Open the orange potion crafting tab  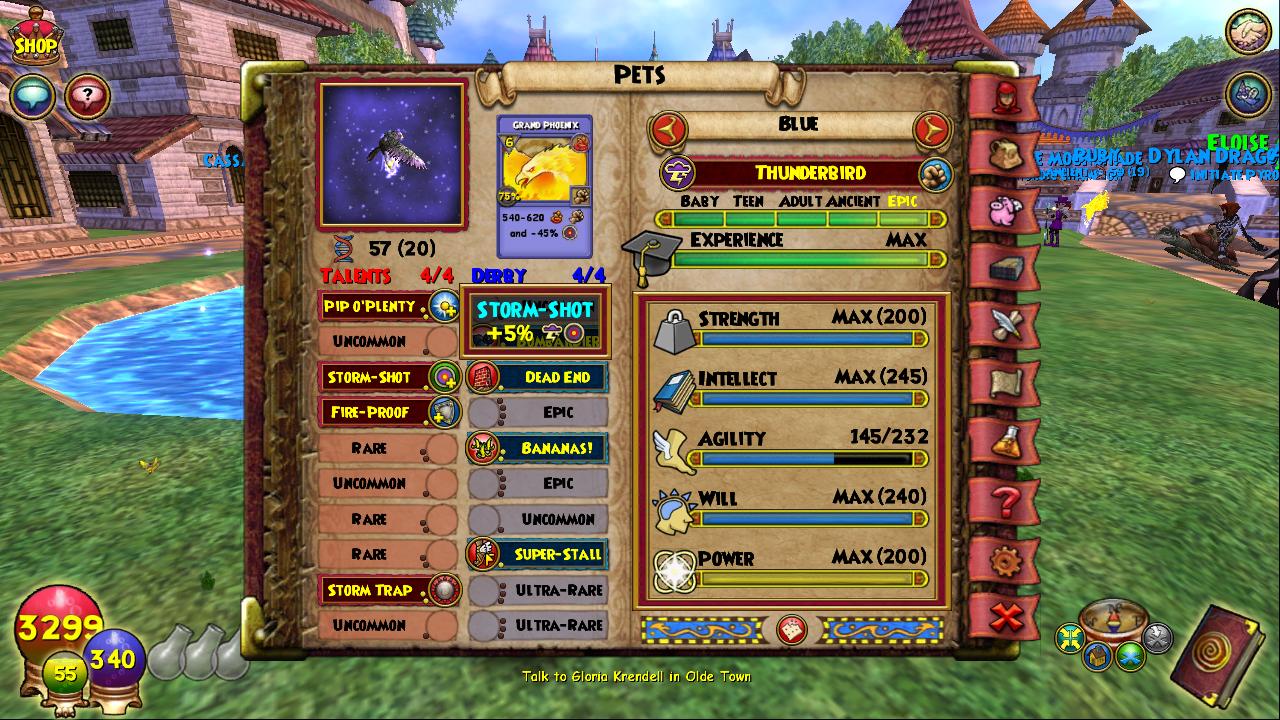[1006, 441]
